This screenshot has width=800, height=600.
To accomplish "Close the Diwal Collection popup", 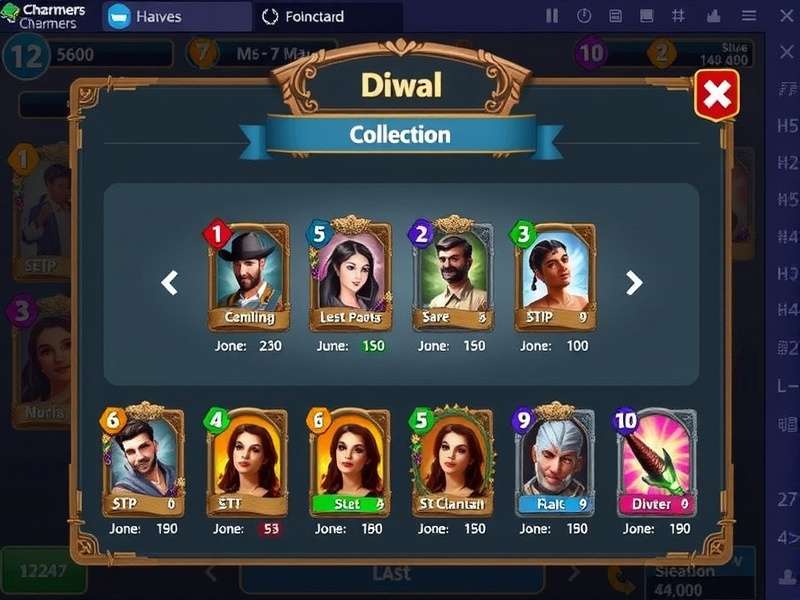I will coord(716,96).
